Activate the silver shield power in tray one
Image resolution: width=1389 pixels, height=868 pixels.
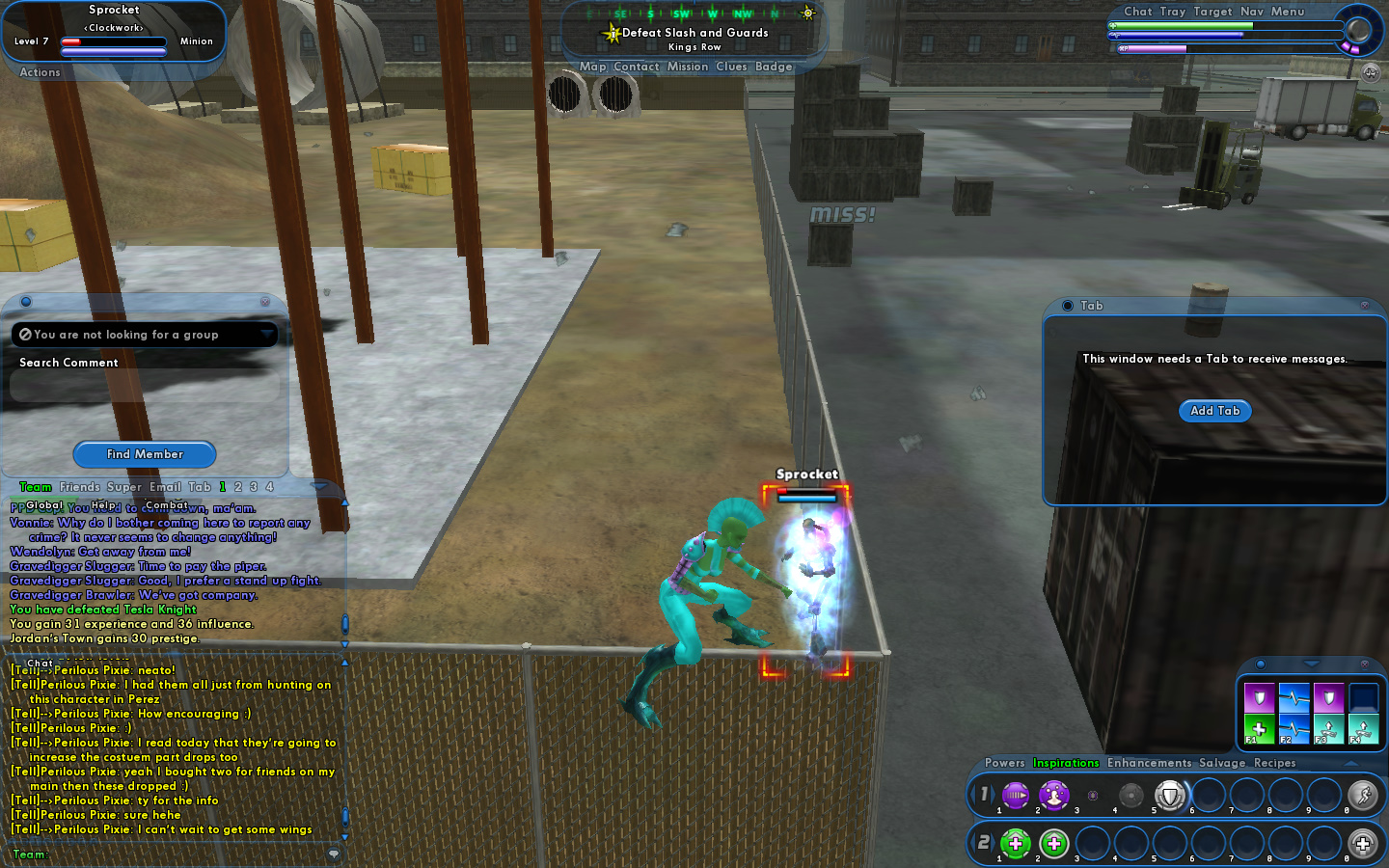[x=1170, y=796]
